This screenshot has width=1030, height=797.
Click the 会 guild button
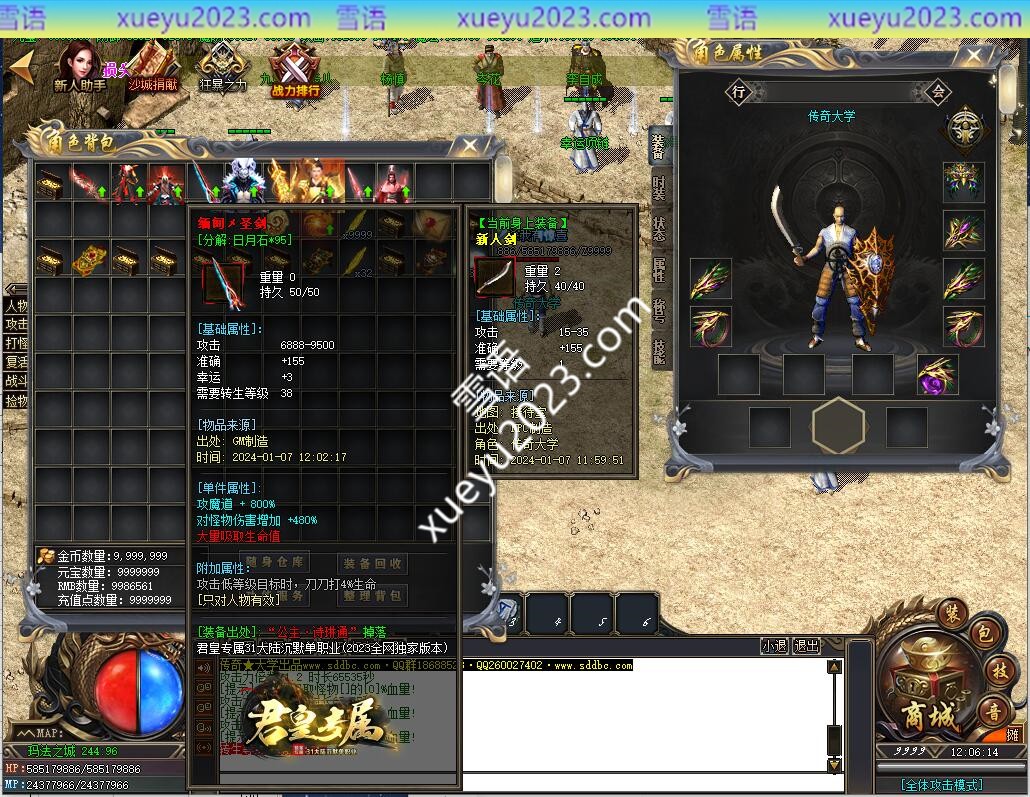[x=938, y=92]
